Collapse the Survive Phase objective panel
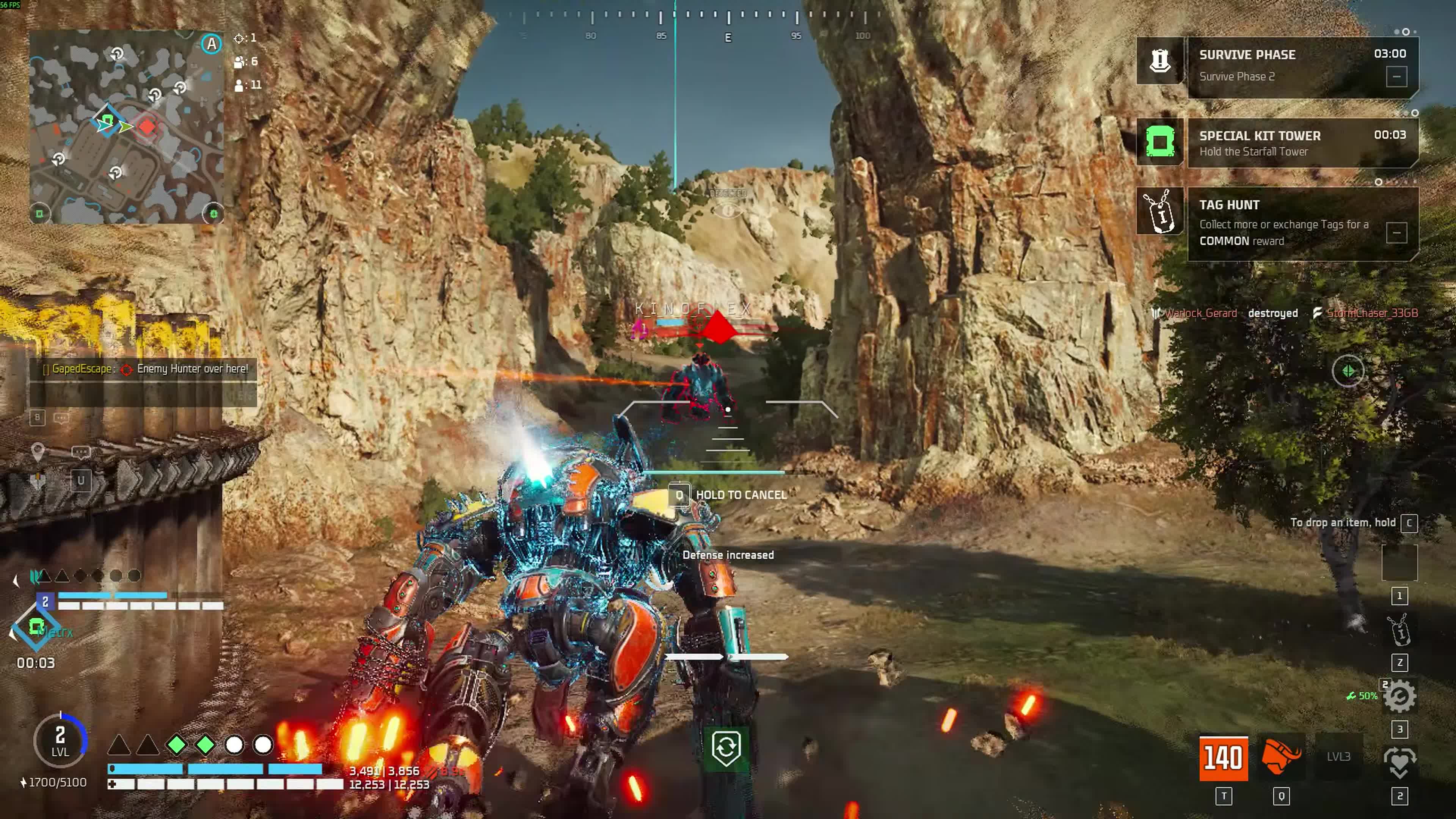This screenshot has height=819, width=1456. tap(1395, 76)
